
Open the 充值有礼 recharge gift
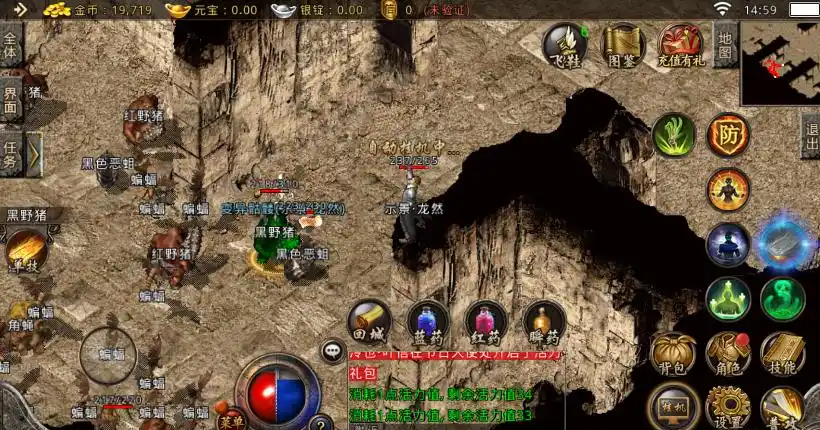(681, 46)
